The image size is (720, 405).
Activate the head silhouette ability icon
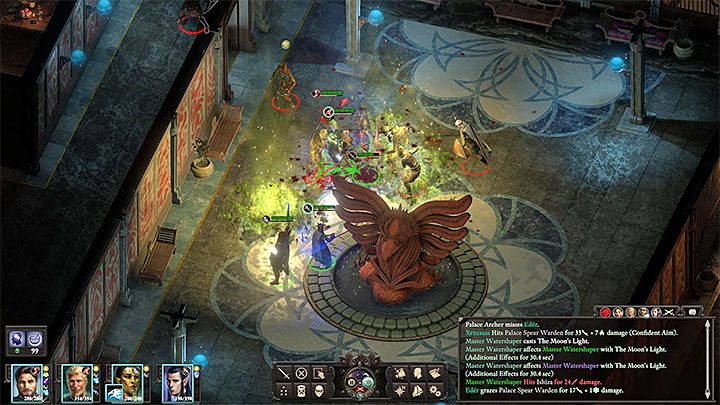(x=14, y=339)
